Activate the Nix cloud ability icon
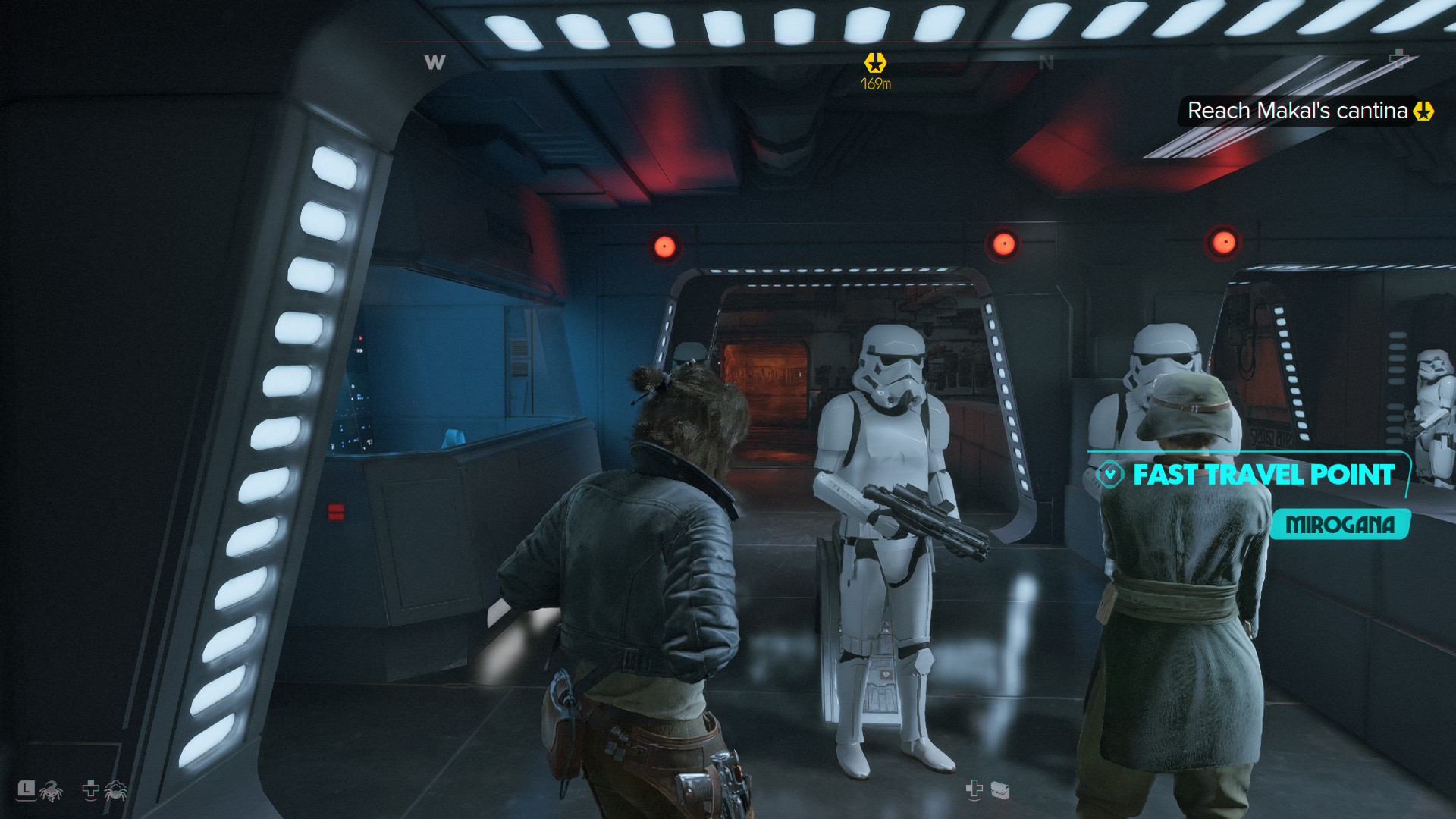1456x819 pixels. pyautogui.click(x=115, y=791)
